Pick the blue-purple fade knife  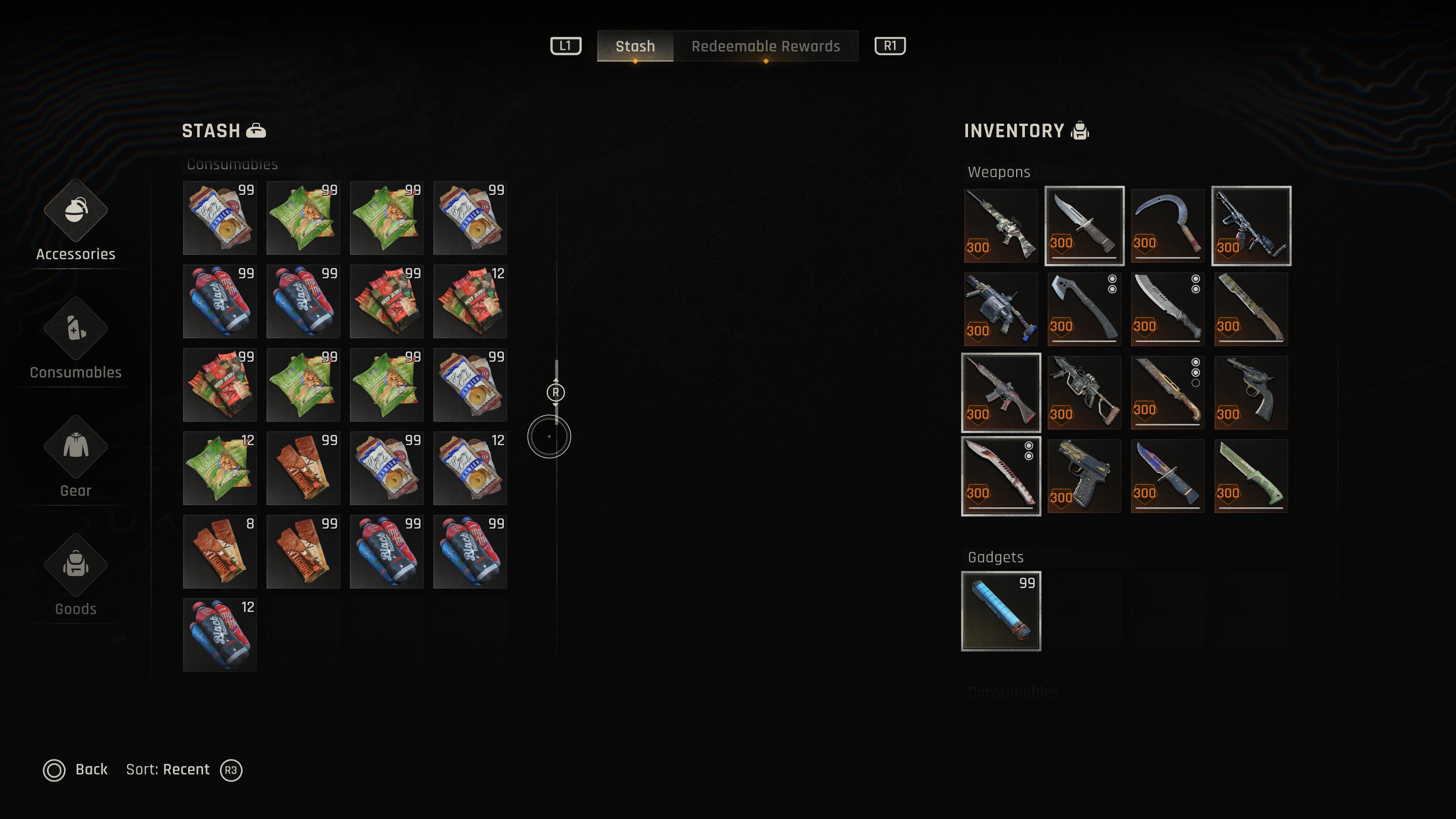1167,476
